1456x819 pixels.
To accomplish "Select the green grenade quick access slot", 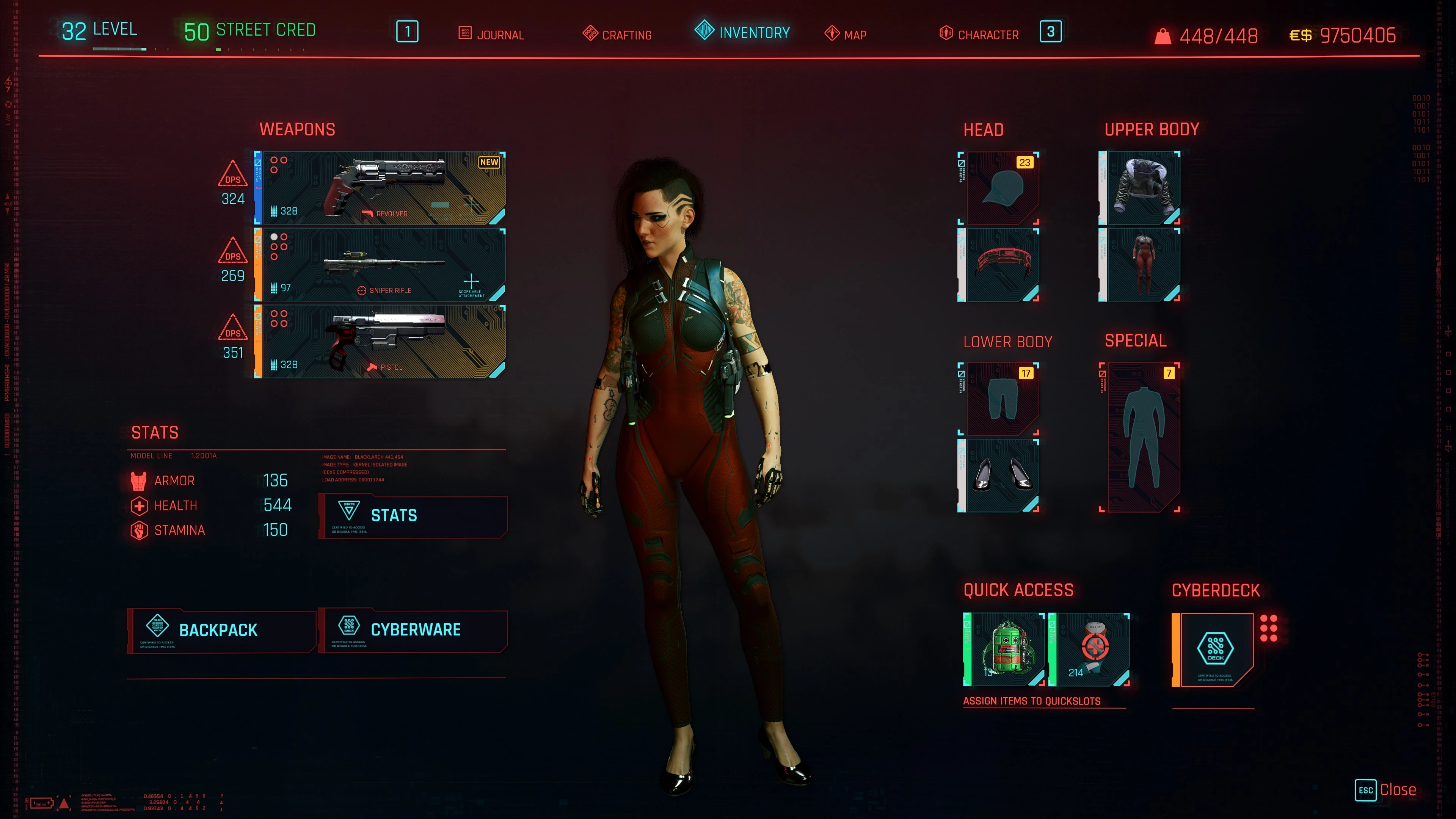I will (x=1004, y=650).
